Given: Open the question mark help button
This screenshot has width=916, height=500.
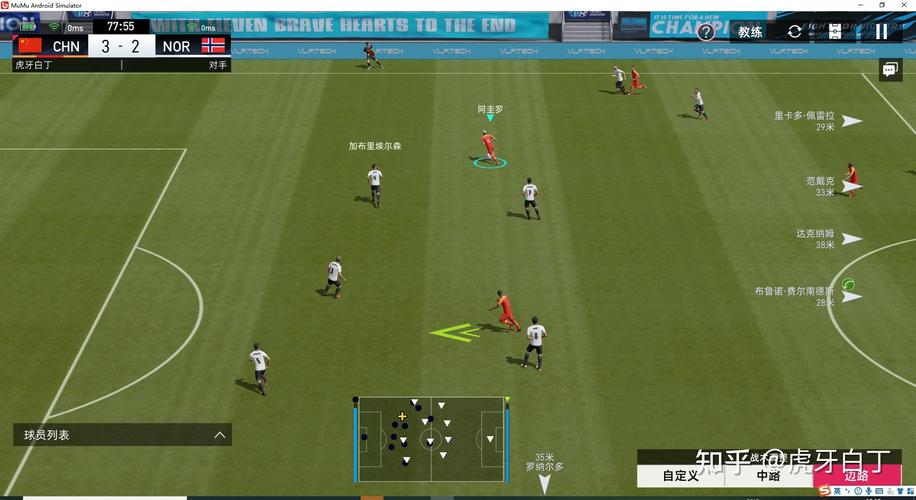Looking at the screenshot, I should [706, 31].
